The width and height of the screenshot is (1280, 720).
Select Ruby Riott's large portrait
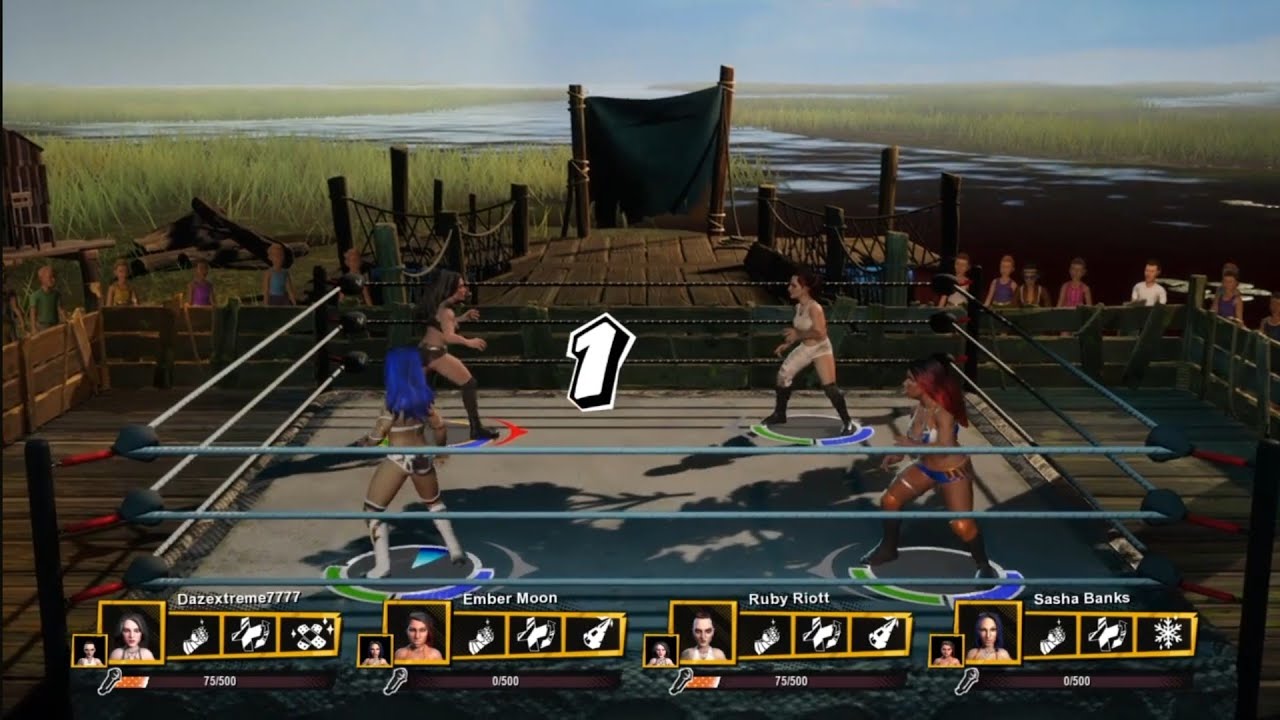tap(701, 632)
